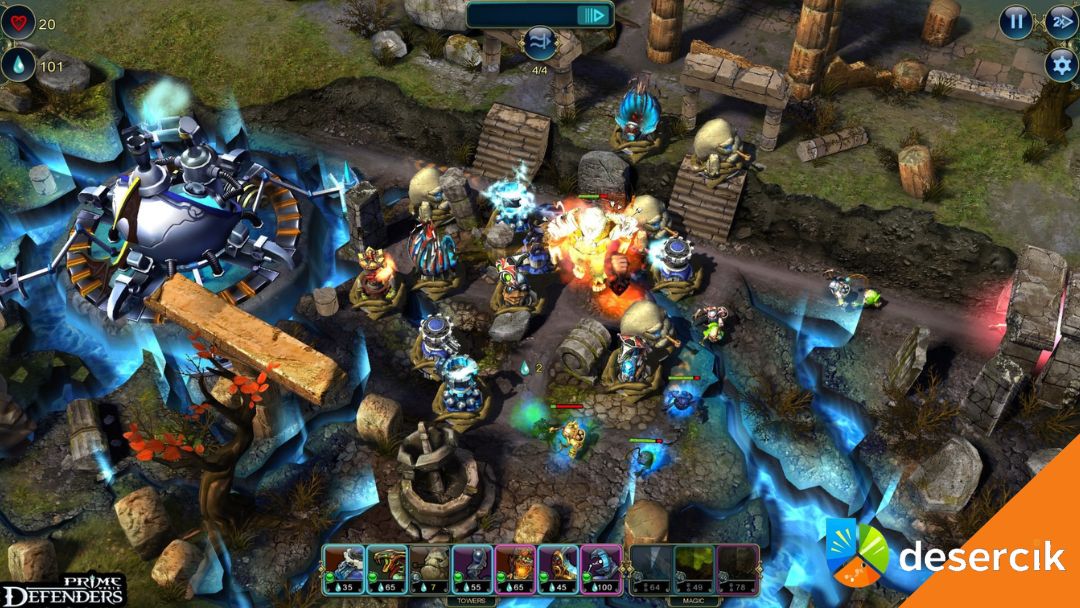Pause the game
Viewport: 1080px width, 608px height.
pos(1016,21)
